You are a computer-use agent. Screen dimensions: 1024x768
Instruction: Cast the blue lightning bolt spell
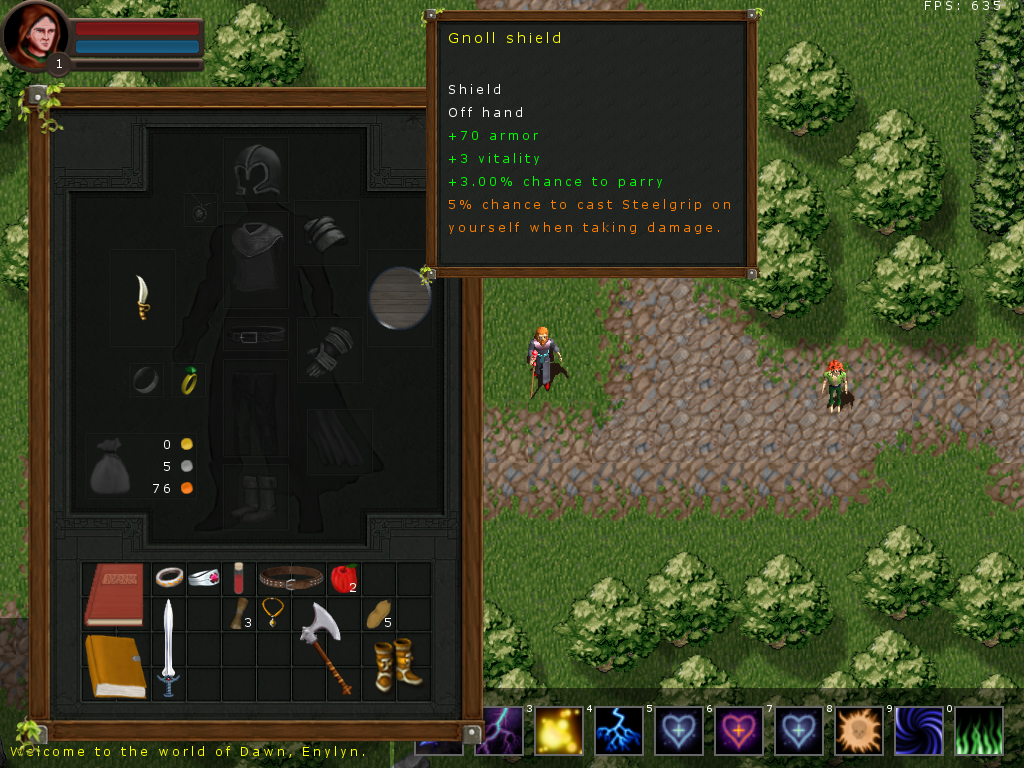(618, 731)
